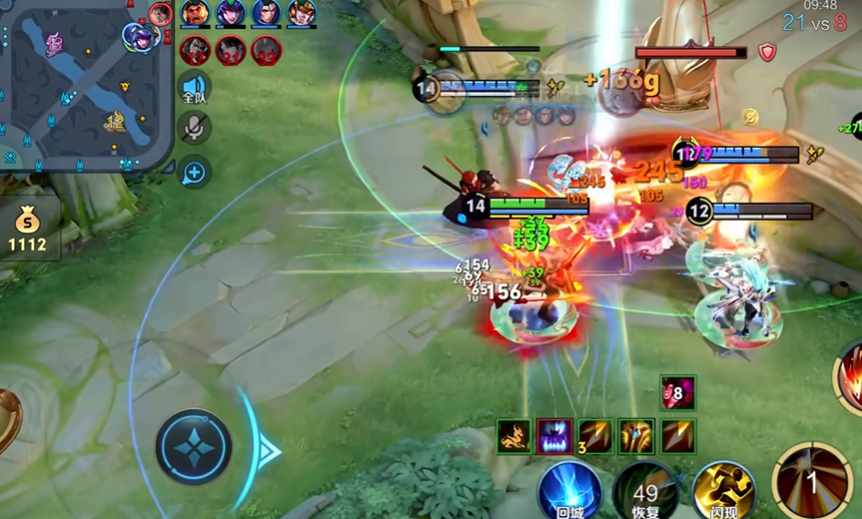Toggle the 全队 team speaker channel
Image resolution: width=862 pixels, height=519 pixels.
[x=194, y=88]
